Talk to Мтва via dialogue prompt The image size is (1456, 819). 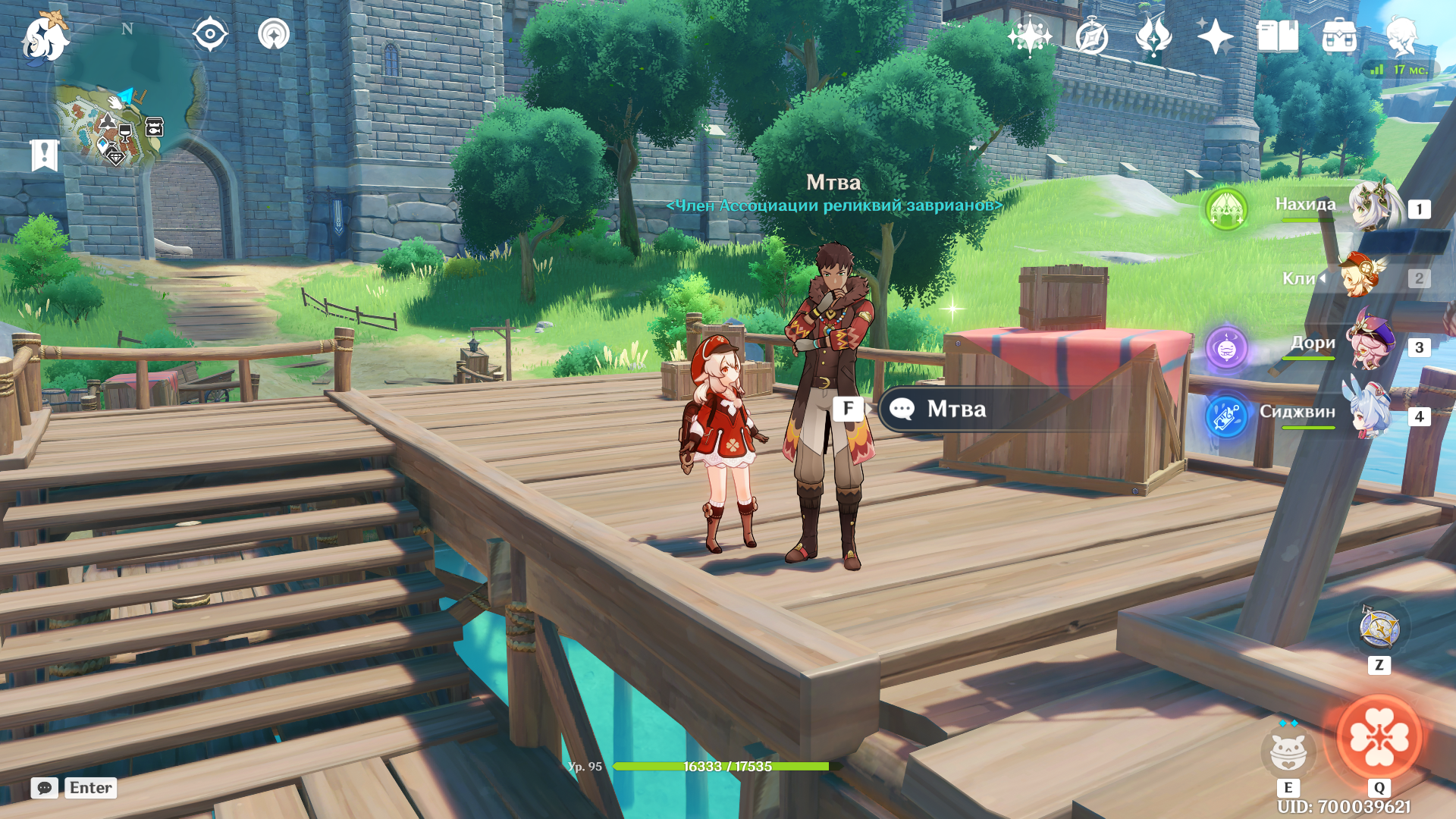(x=955, y=409)
